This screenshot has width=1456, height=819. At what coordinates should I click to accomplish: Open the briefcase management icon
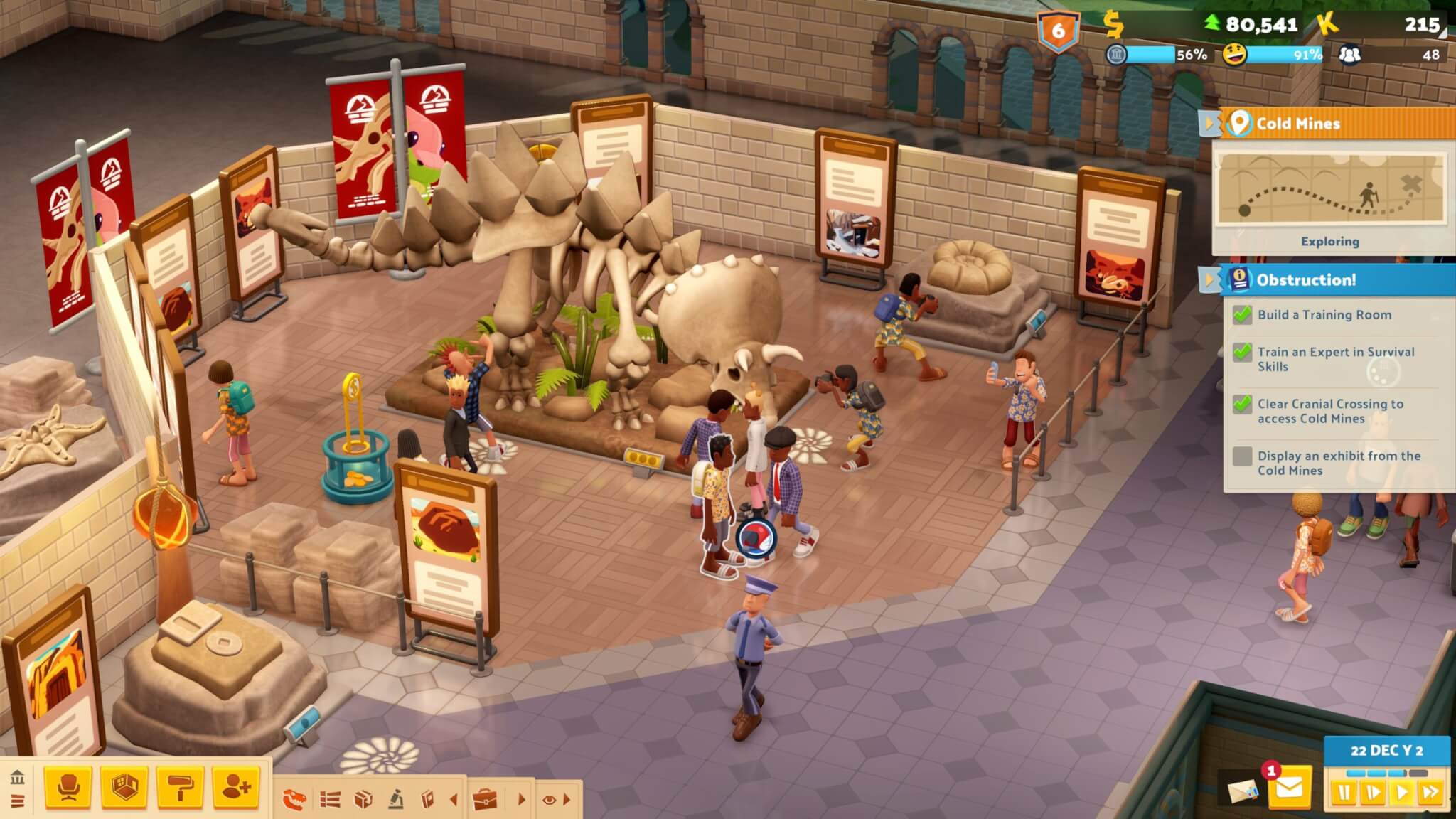pyautogui.click(x=486, y=800)
